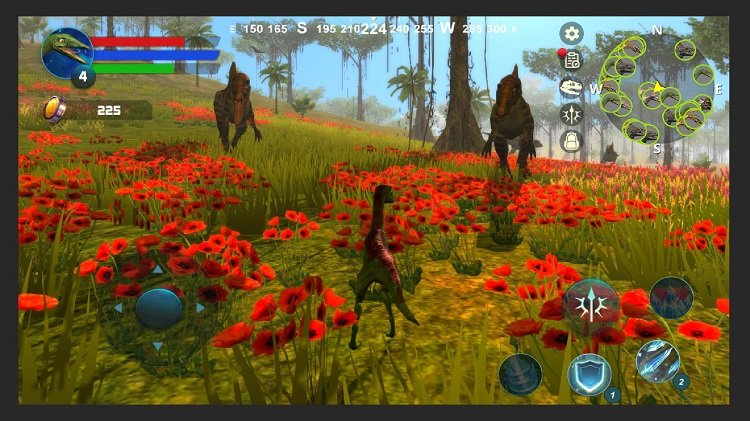
Task: Activate the ice shard ability
Action: pos(657,361)
